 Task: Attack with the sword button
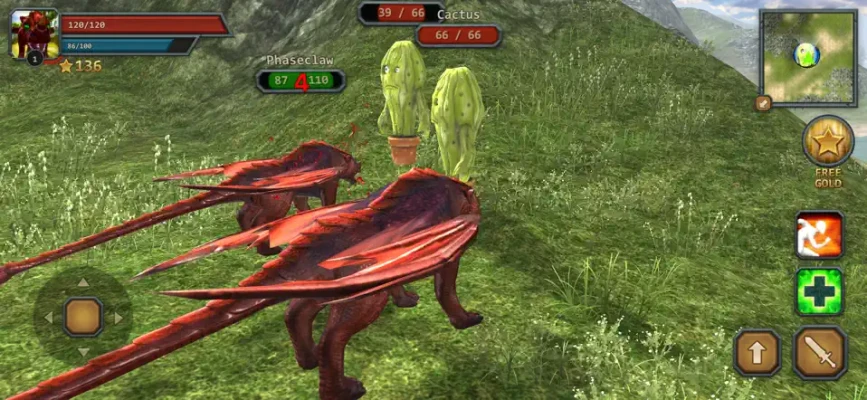pos(820,352)
